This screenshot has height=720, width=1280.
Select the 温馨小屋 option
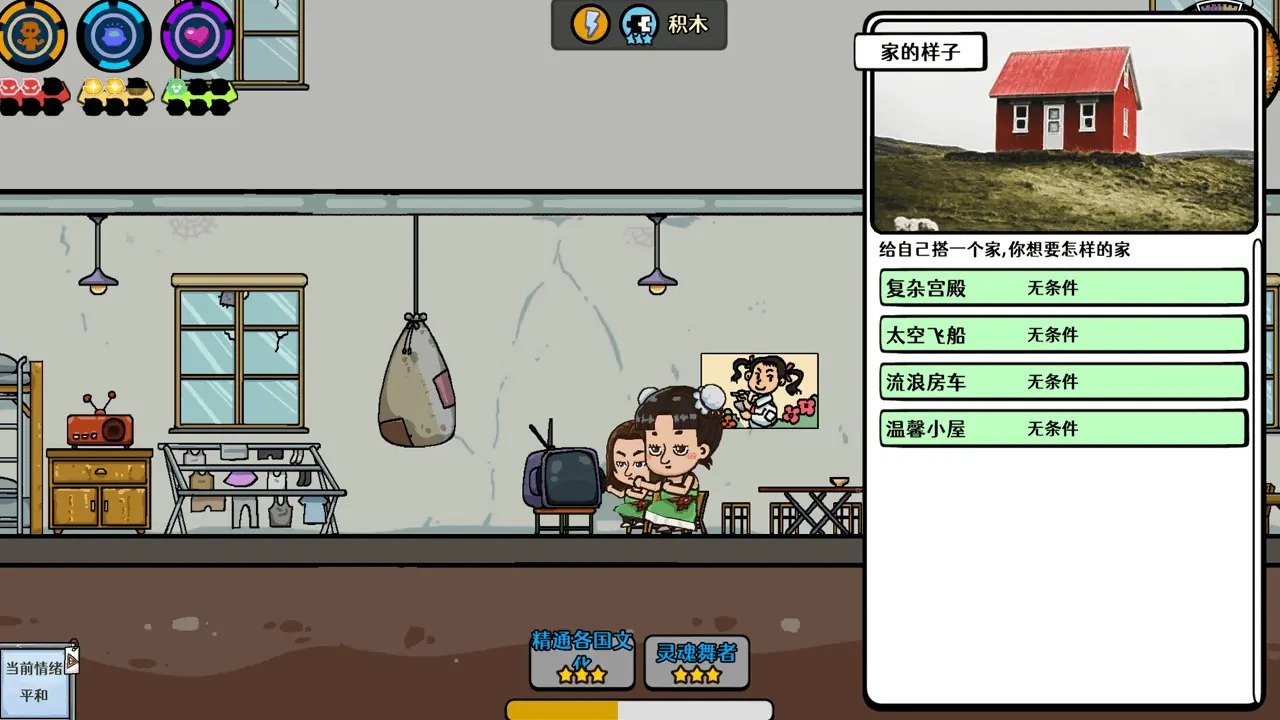coord(1062,428)
